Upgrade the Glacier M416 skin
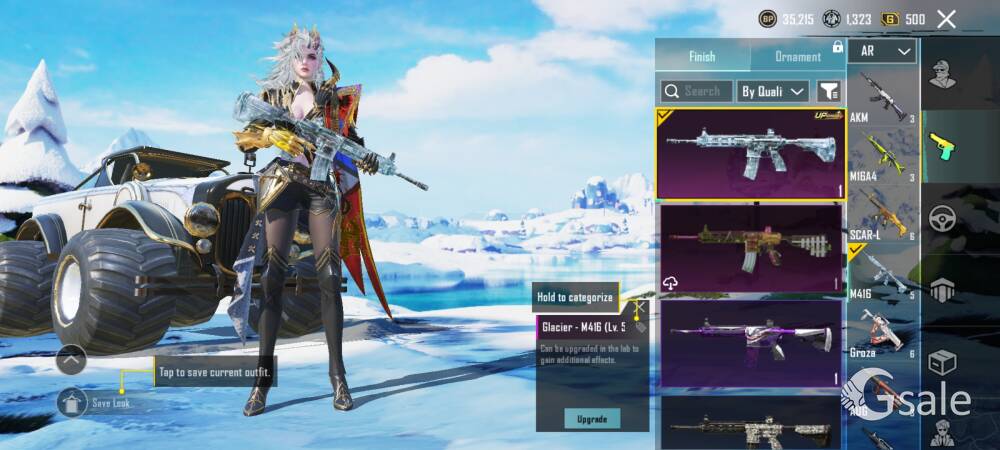The height and width of the screenshot is (450, 1000). tap(592, 418)
